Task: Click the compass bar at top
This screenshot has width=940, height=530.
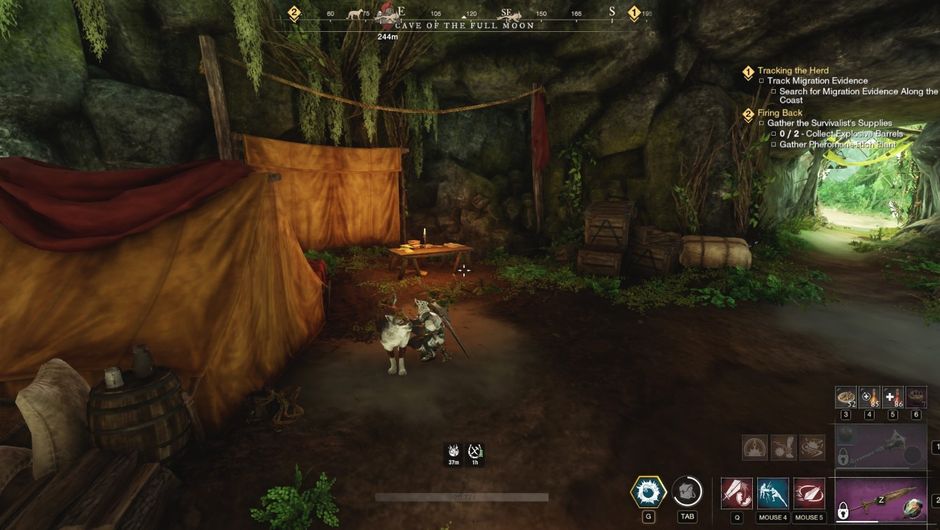Action: (465, 13)
